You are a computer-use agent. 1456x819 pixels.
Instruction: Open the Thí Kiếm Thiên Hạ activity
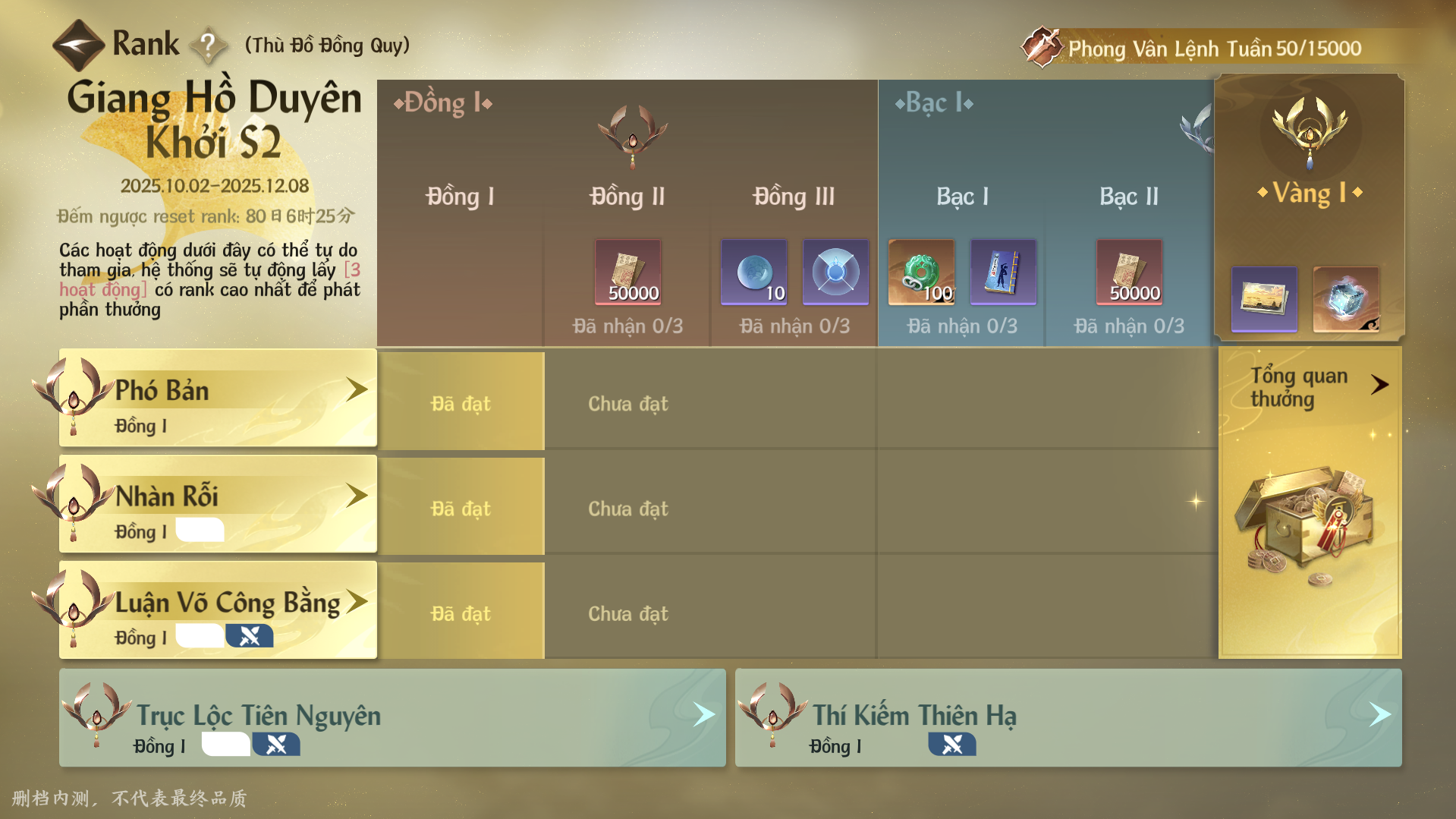[x=1068, y=718]
